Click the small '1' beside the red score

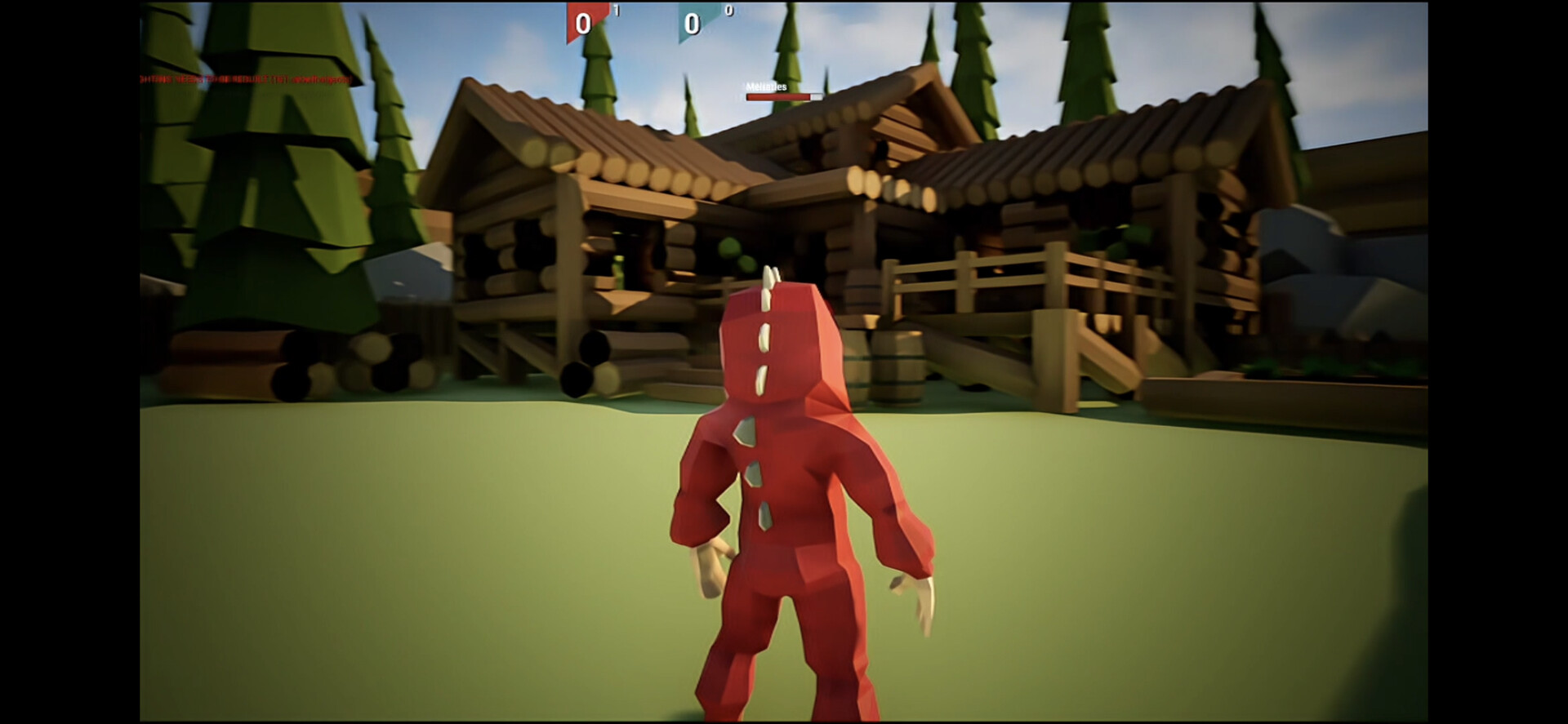click(x=617, y=11)
